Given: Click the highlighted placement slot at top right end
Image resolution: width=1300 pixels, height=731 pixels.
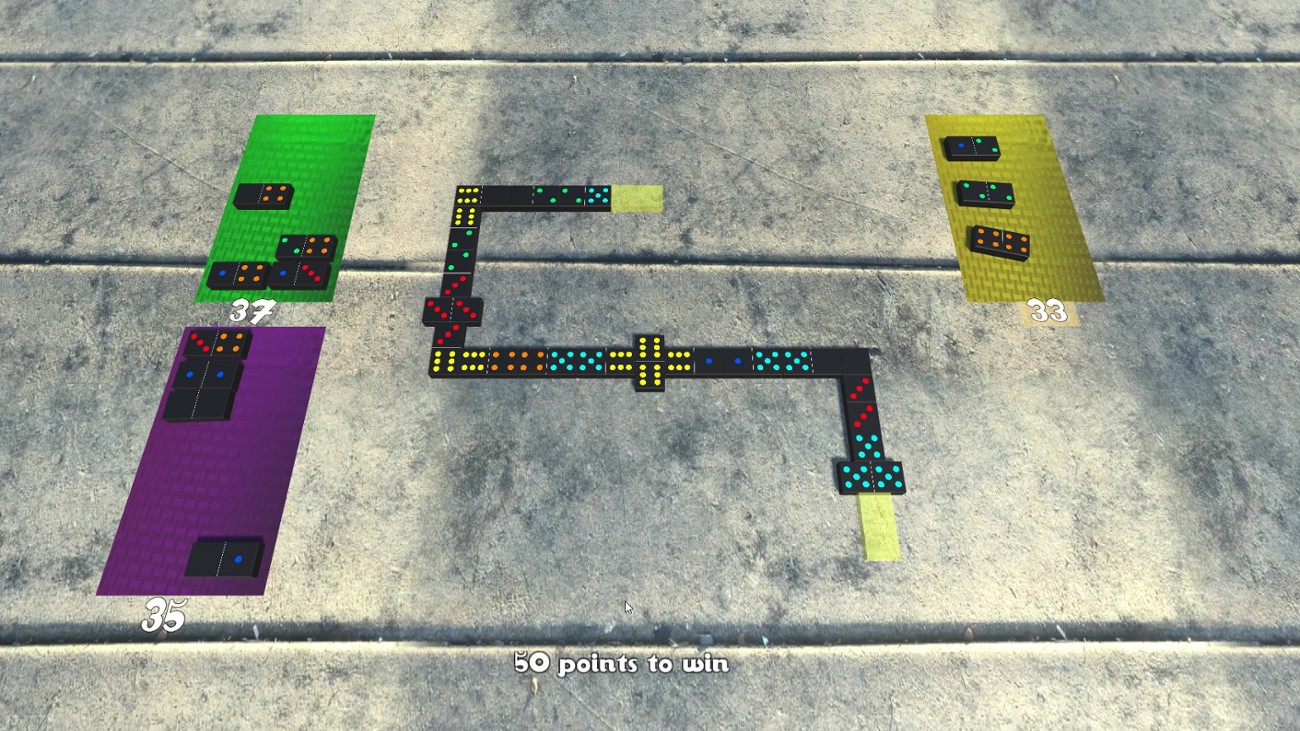Looking at the screenshot, I should click(x=638, y=197).
